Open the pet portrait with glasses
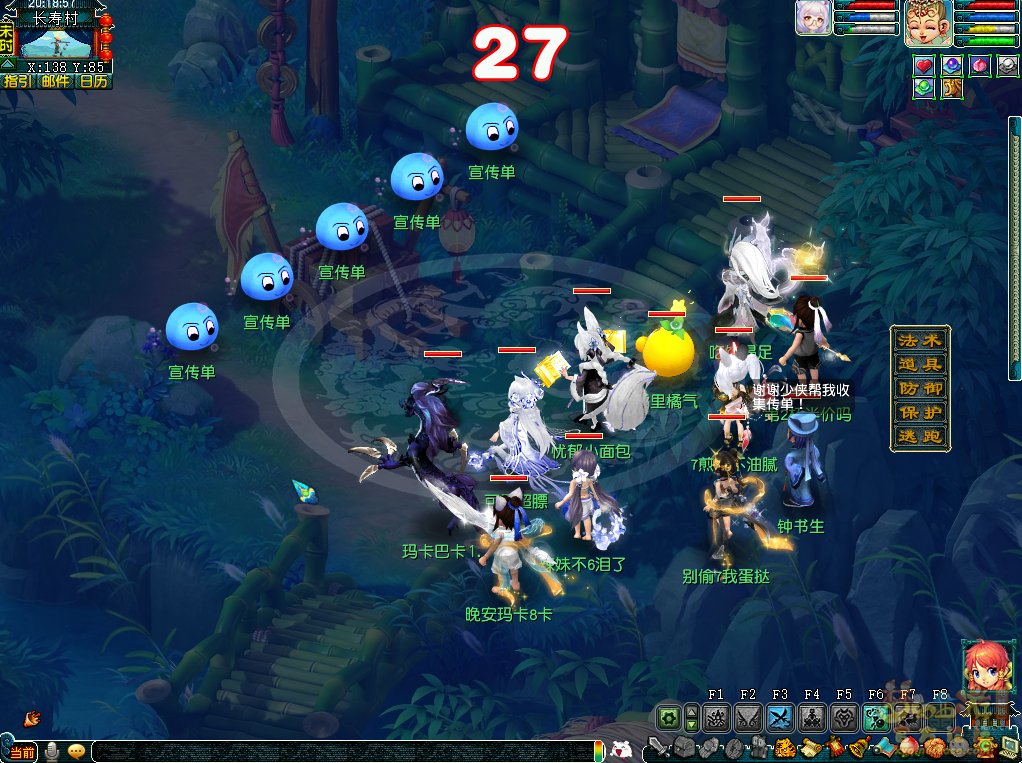1022x763 pixels. [813, 18]
